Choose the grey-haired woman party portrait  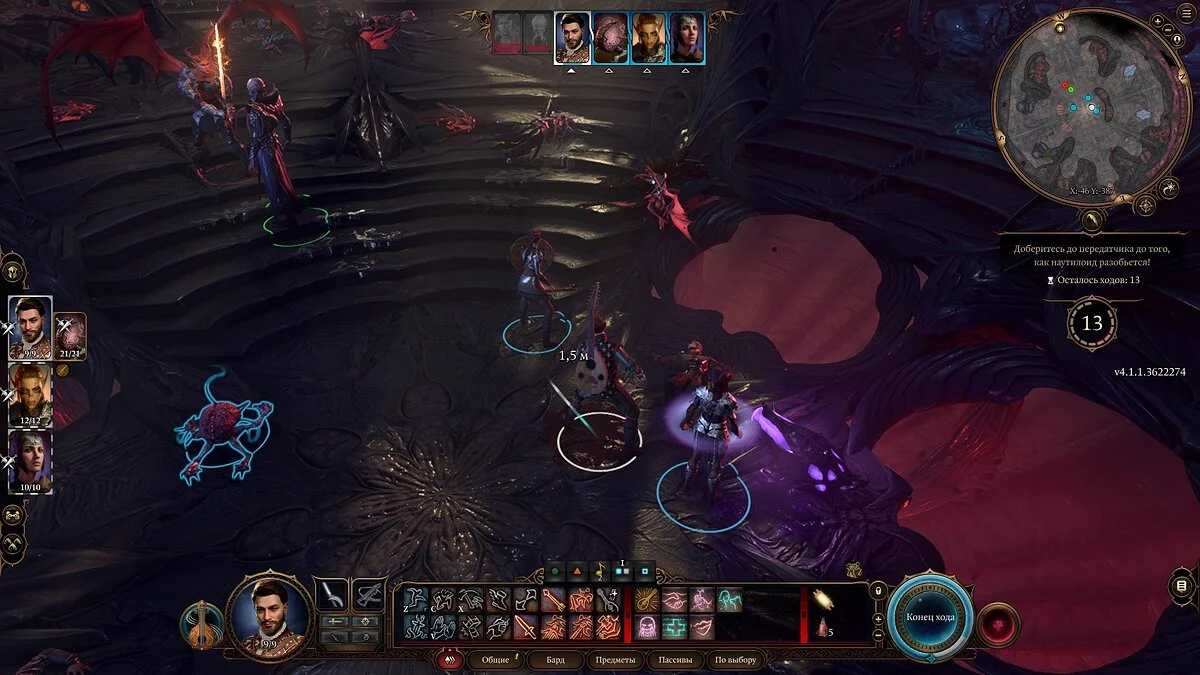tap(30, 459)
